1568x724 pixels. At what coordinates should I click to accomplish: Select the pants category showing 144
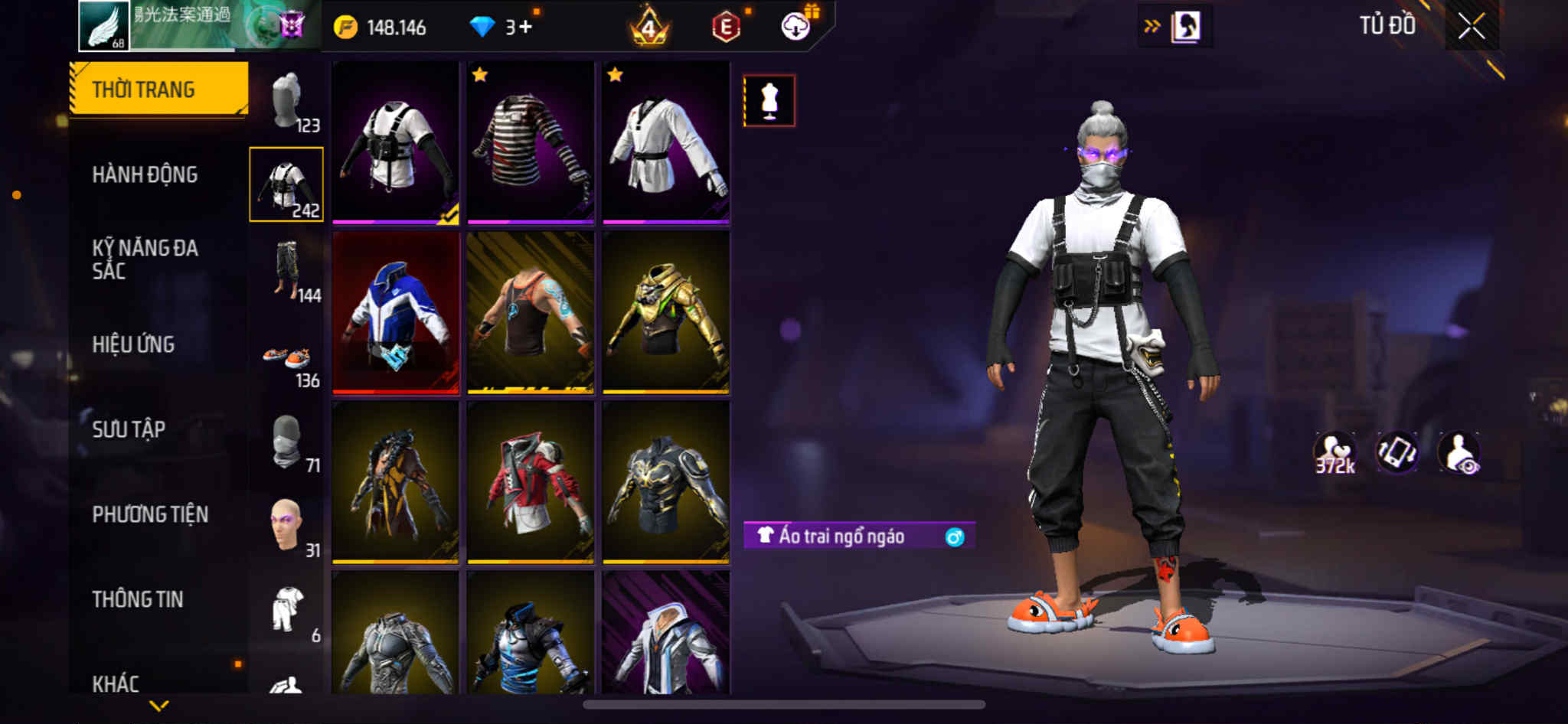(287, 270)
